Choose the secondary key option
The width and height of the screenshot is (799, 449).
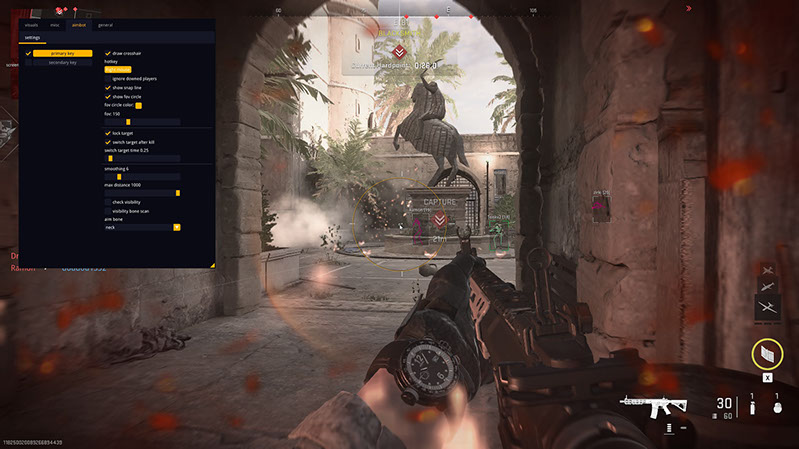[x=63, y=62]
